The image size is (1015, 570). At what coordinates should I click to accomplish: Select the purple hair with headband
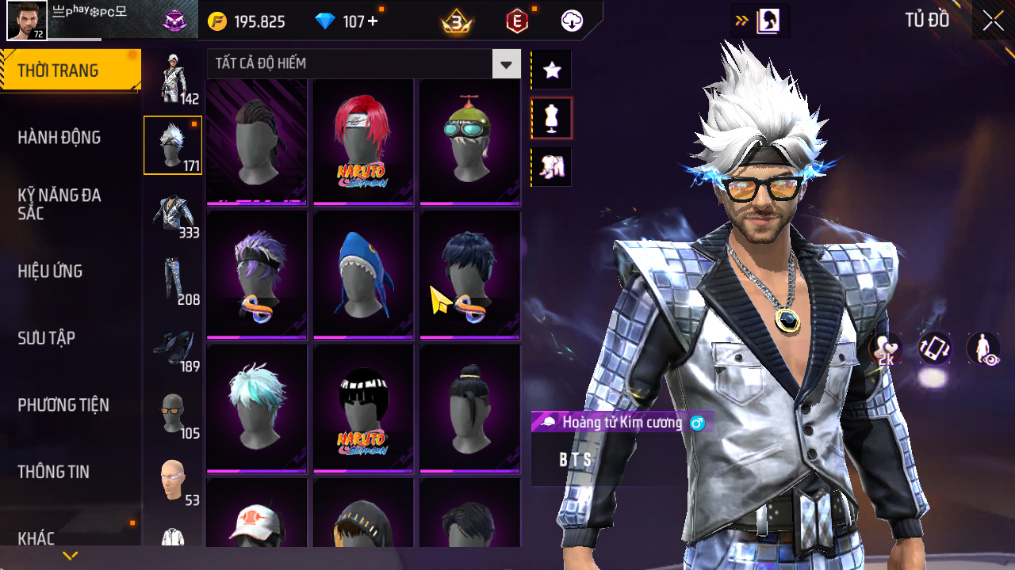tap(256, 272)
